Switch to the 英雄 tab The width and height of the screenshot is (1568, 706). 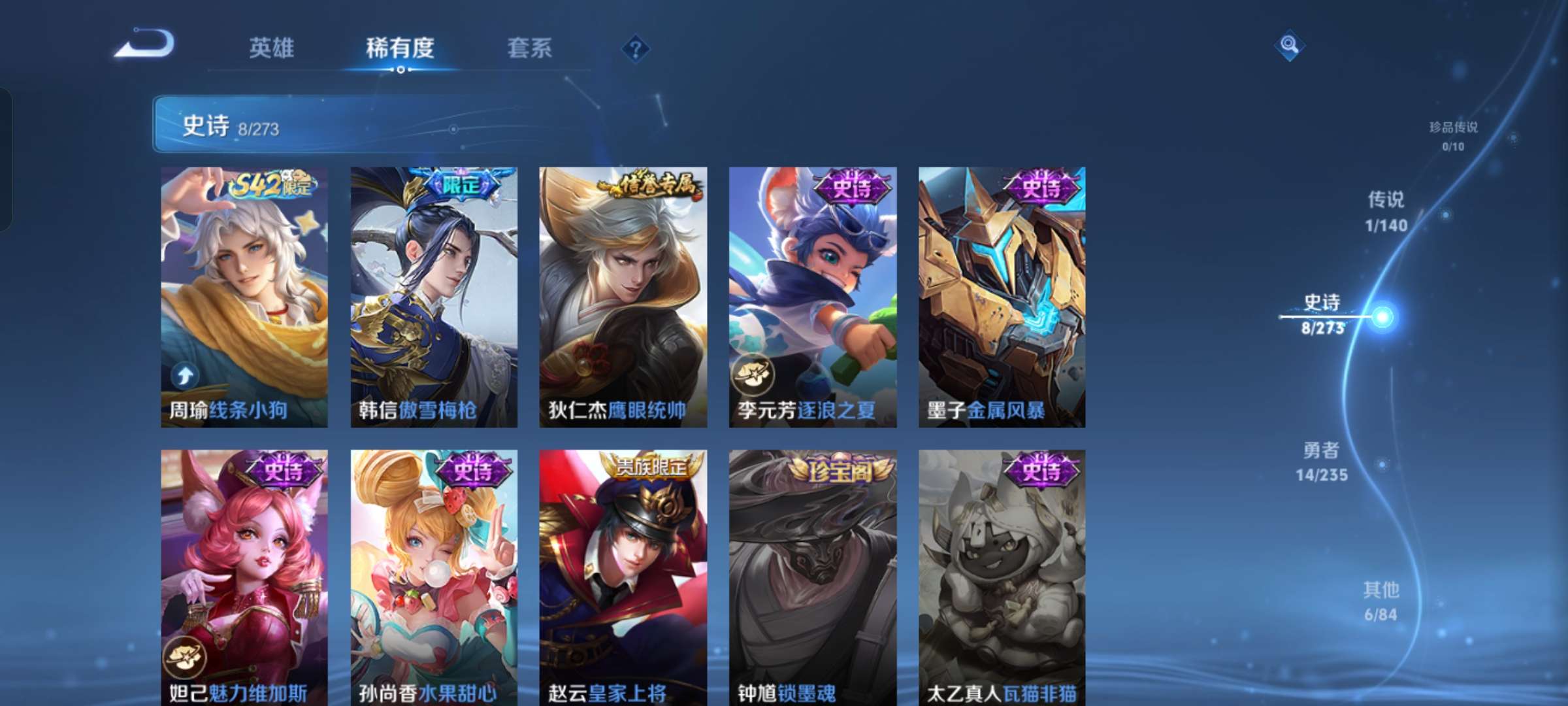coord(271,47)
